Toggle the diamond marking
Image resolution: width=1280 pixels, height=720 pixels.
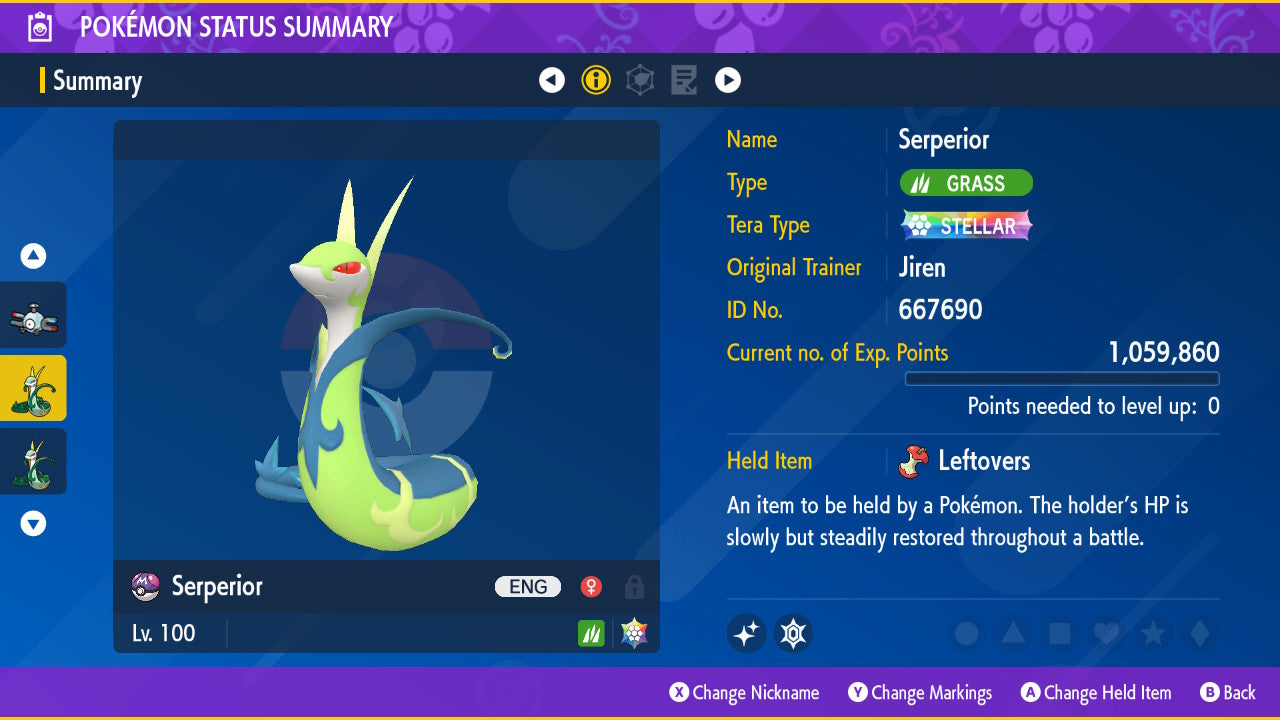[1198, 633]
